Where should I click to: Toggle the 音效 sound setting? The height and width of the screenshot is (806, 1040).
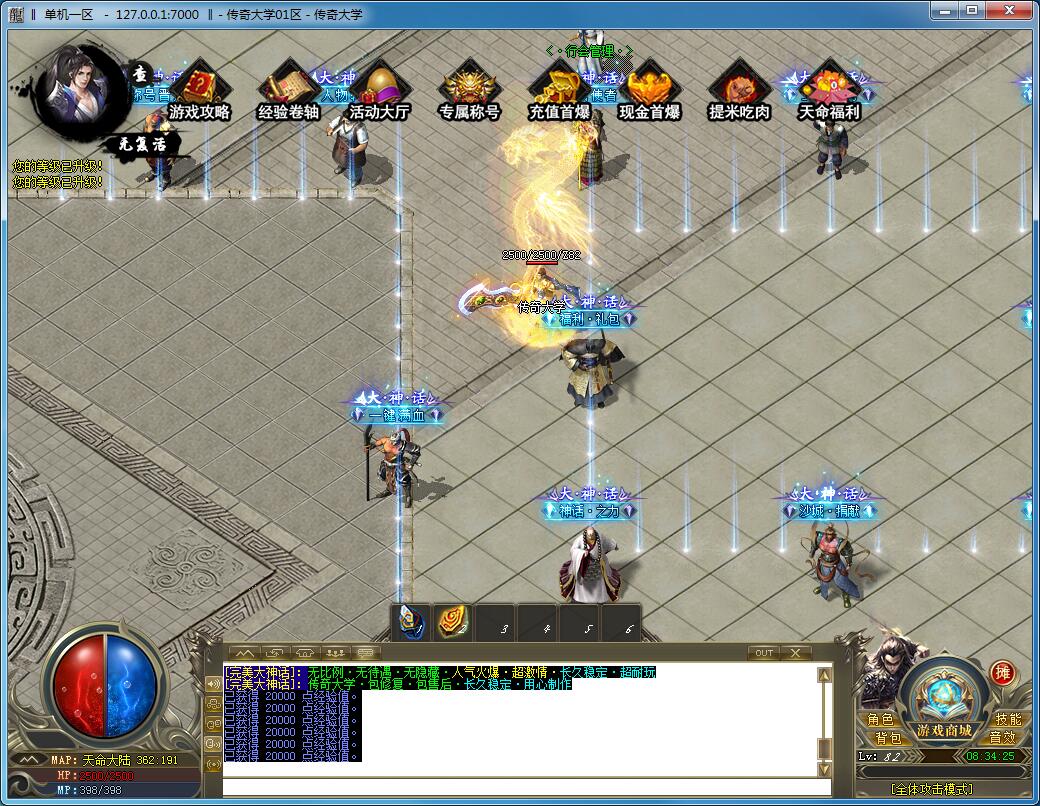(1002, 738)
